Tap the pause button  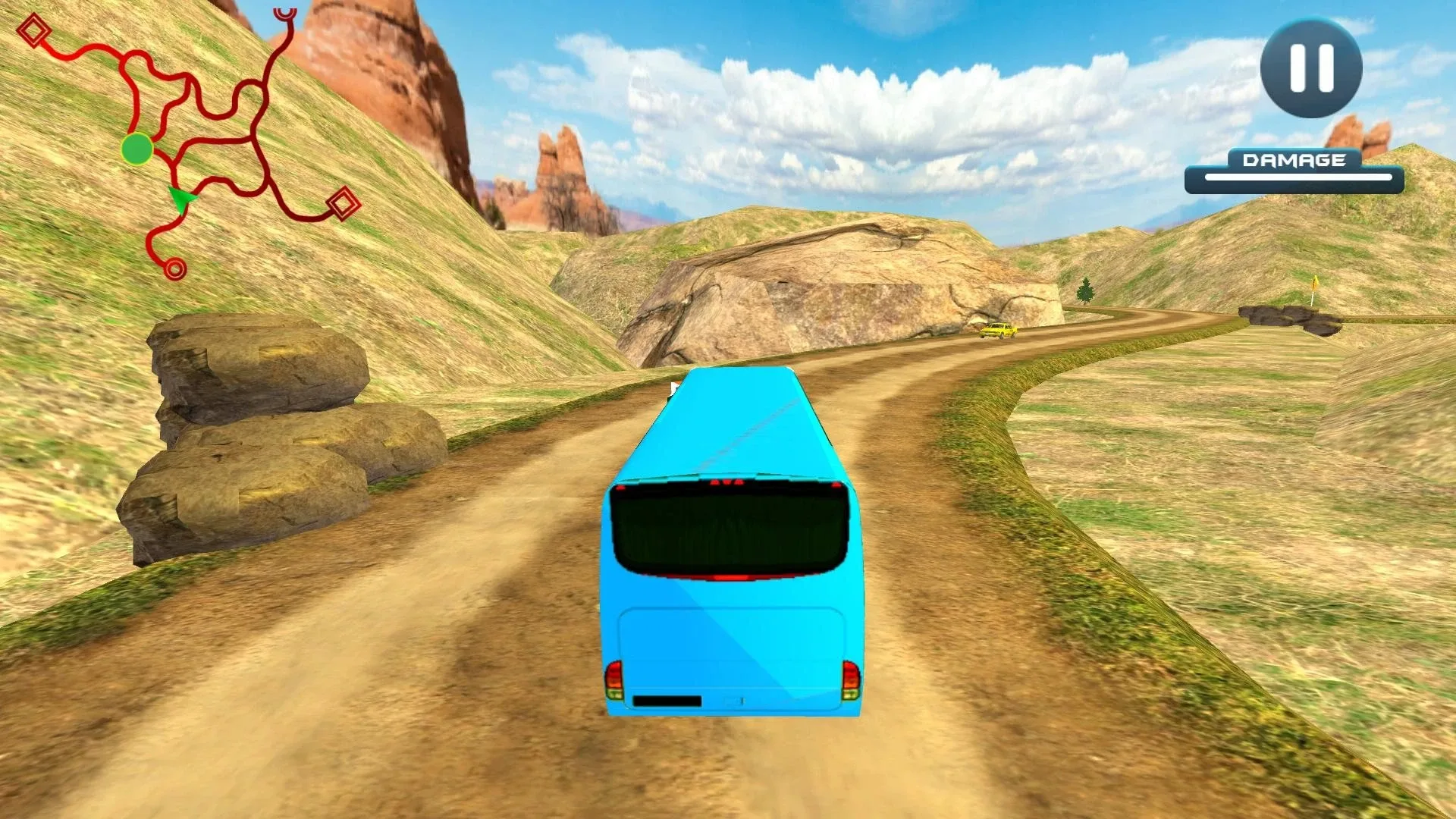tap(1310, 68)
